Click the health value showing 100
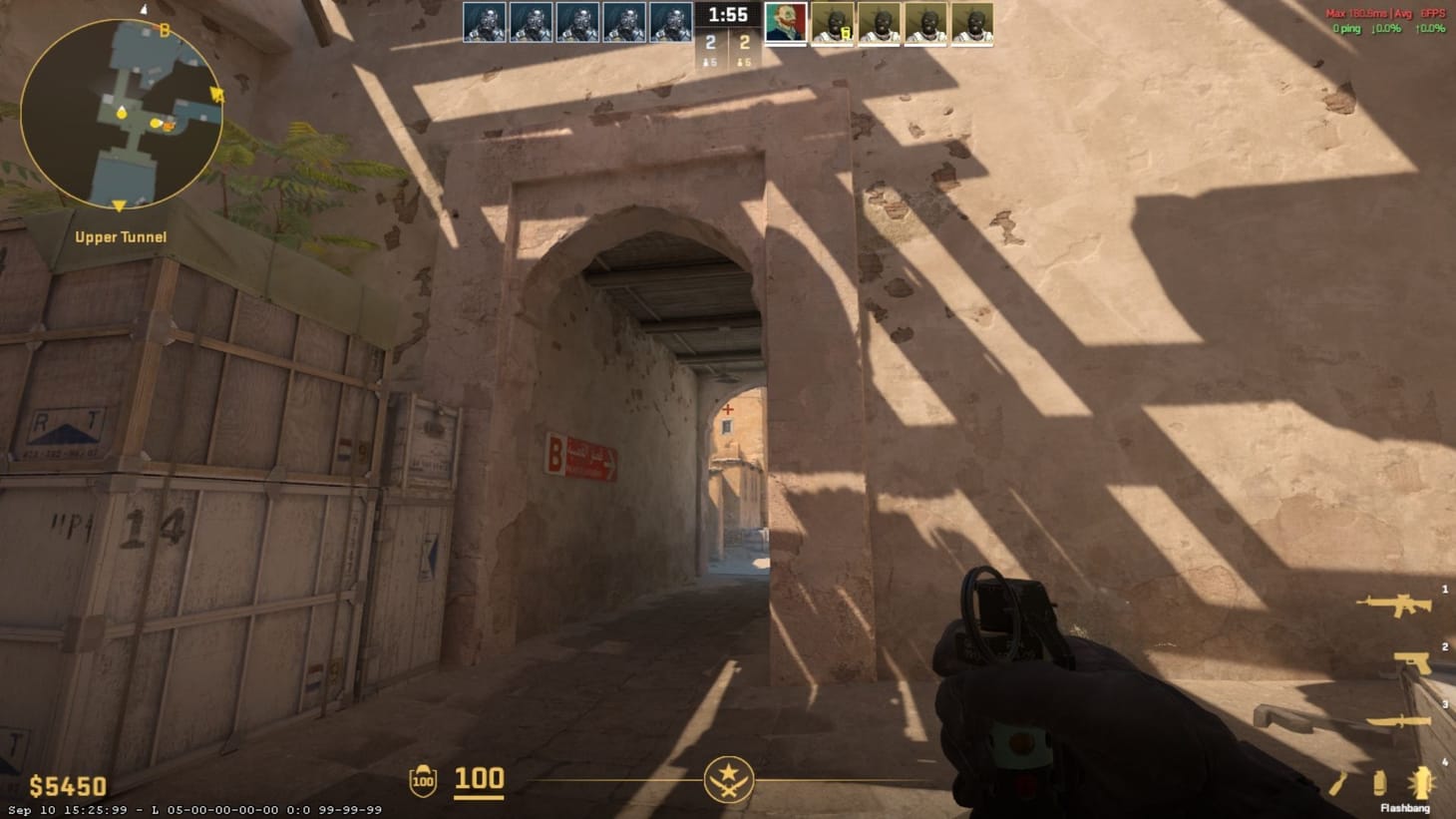The height and width of the screenshot is (819, 1456). [478, 779]
